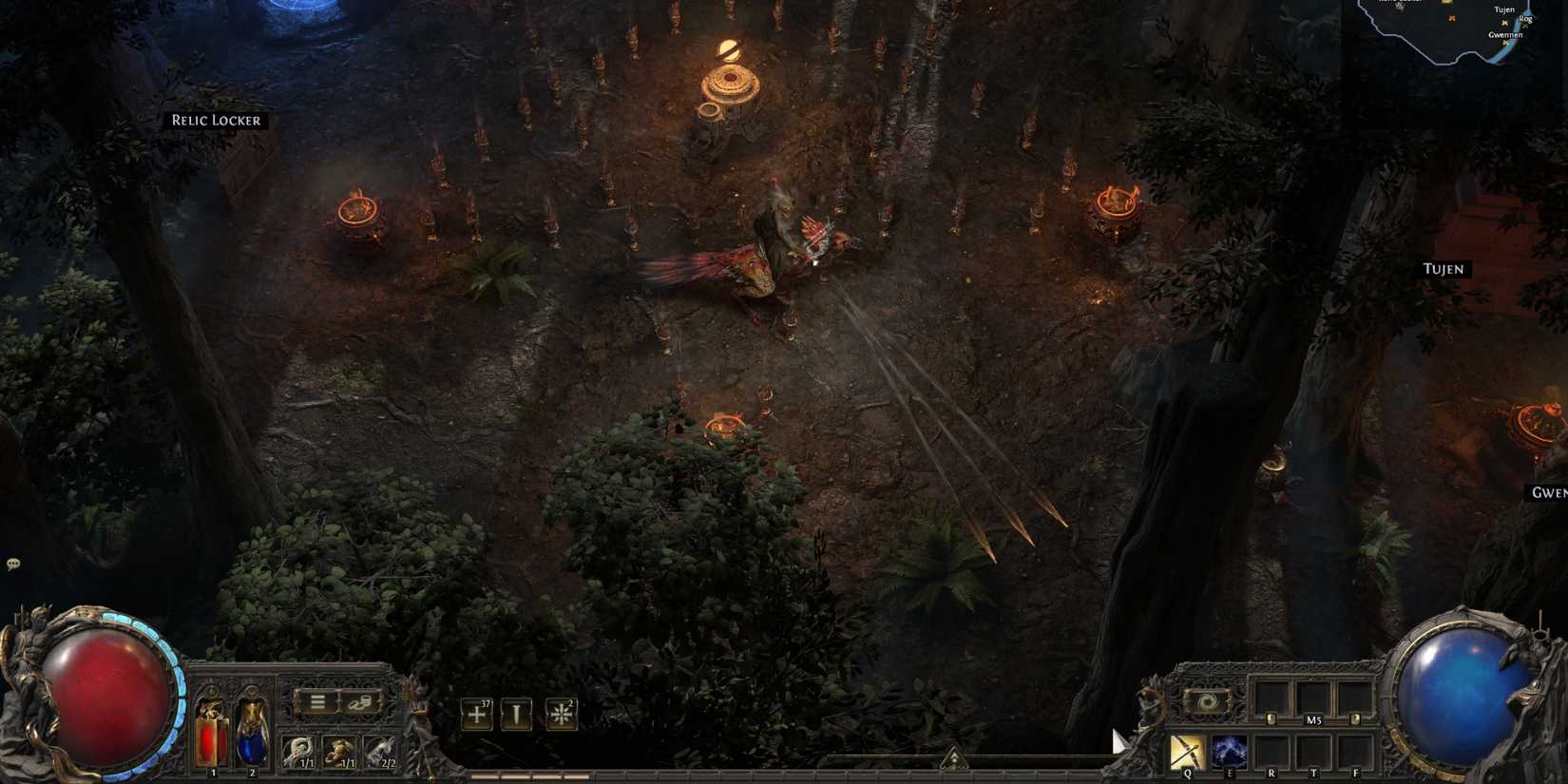
Task: Activate the golden charm showing 1/1
Action: (338, 749)
